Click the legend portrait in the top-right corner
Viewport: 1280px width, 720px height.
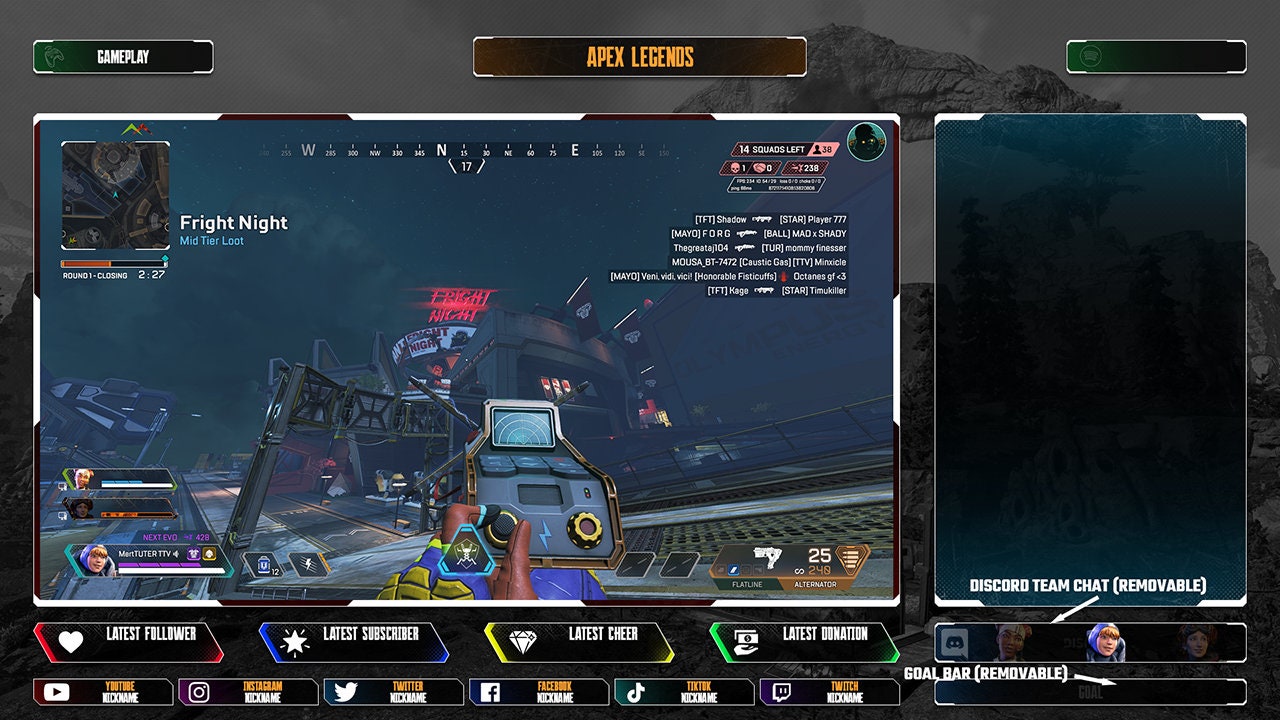[865, 141]
